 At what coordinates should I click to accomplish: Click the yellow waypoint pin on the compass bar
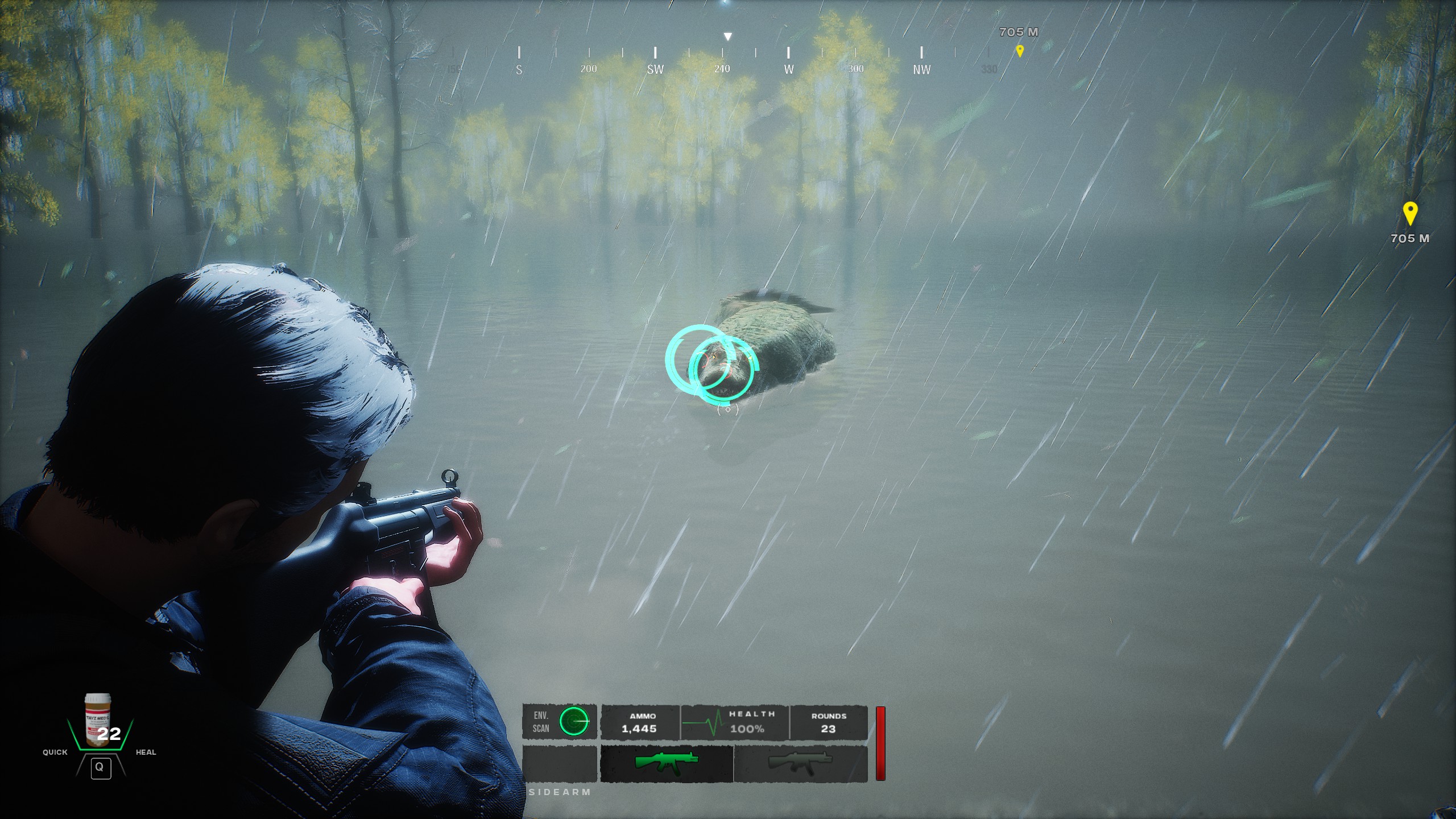[1020, 51]
